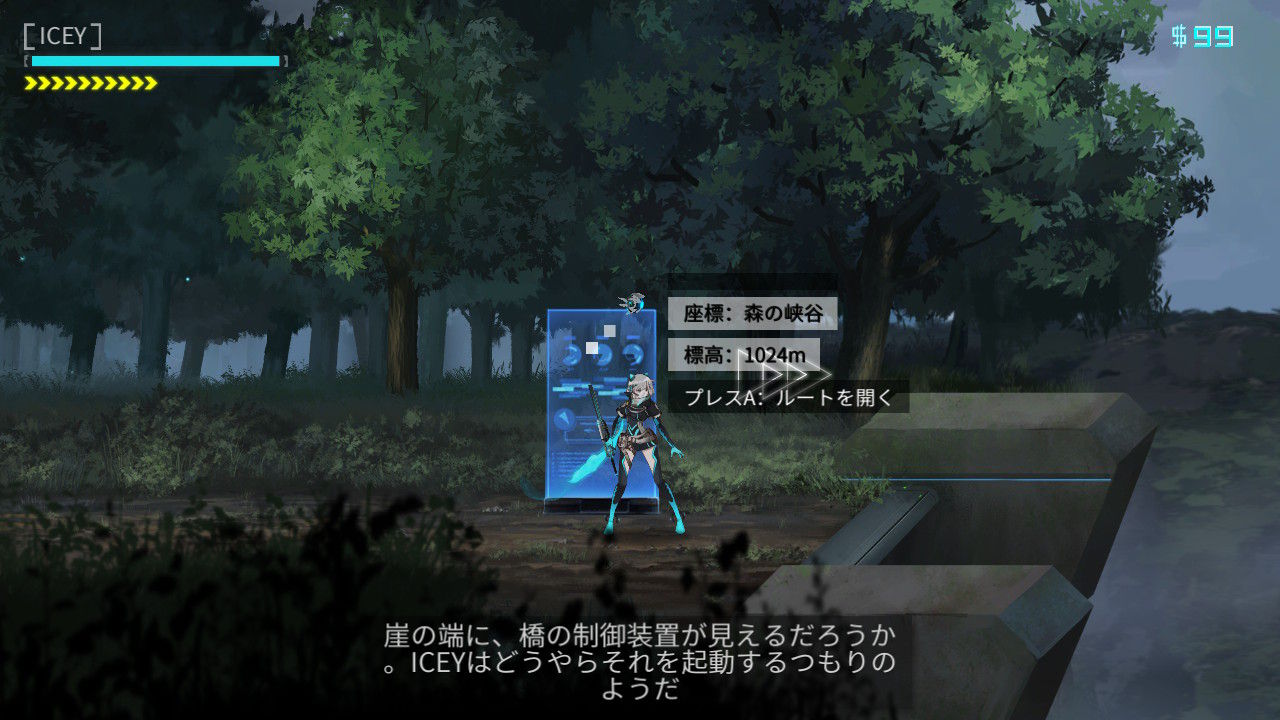Click the left circular gauge dial on the hologram
The image size is (1280, 720).
coord(572,356)
